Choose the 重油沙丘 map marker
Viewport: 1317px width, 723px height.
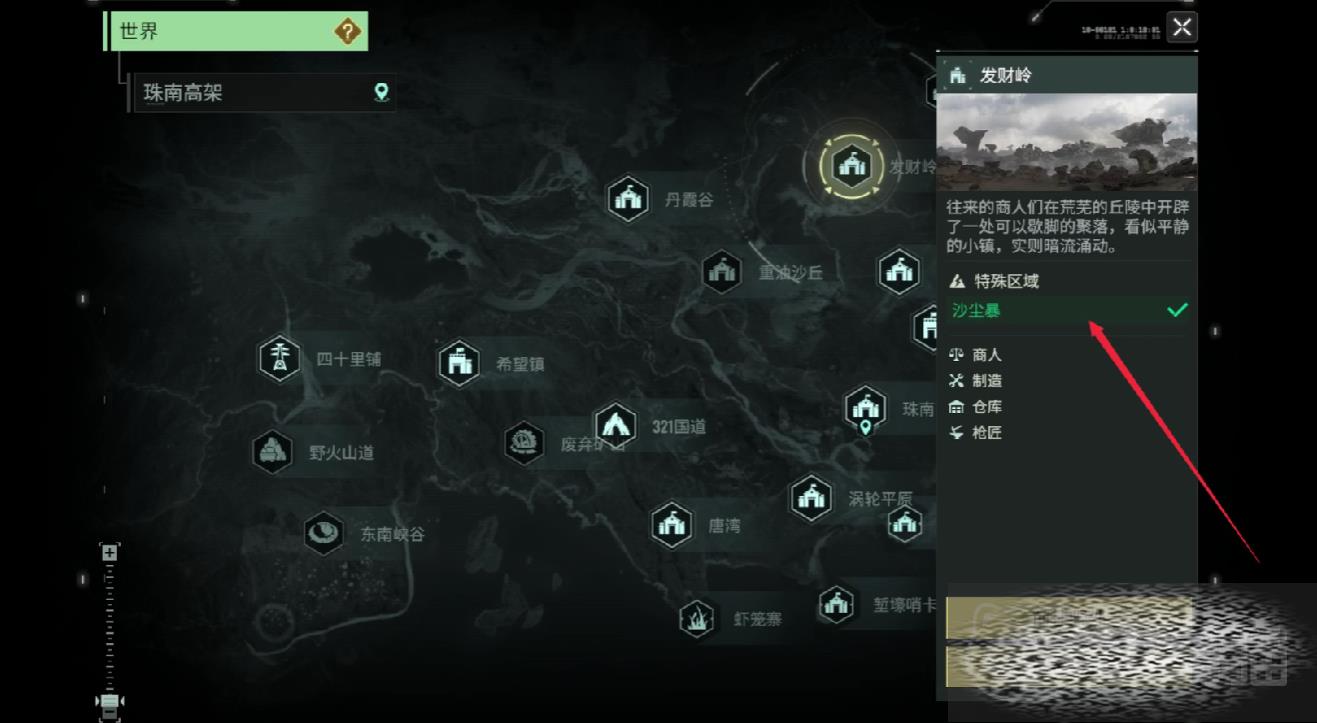(721, 271)
